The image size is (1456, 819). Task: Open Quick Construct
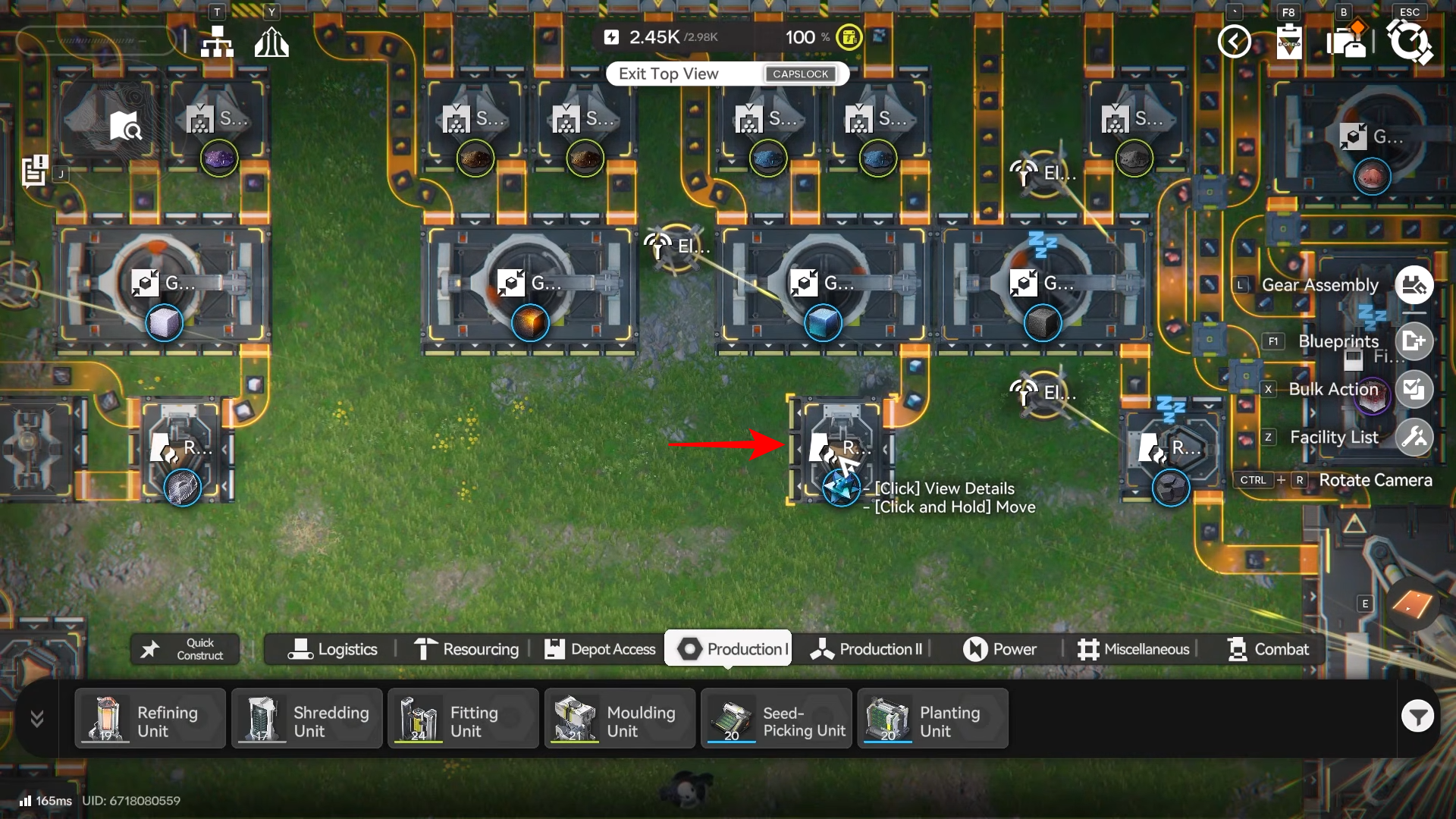(185, 649)
